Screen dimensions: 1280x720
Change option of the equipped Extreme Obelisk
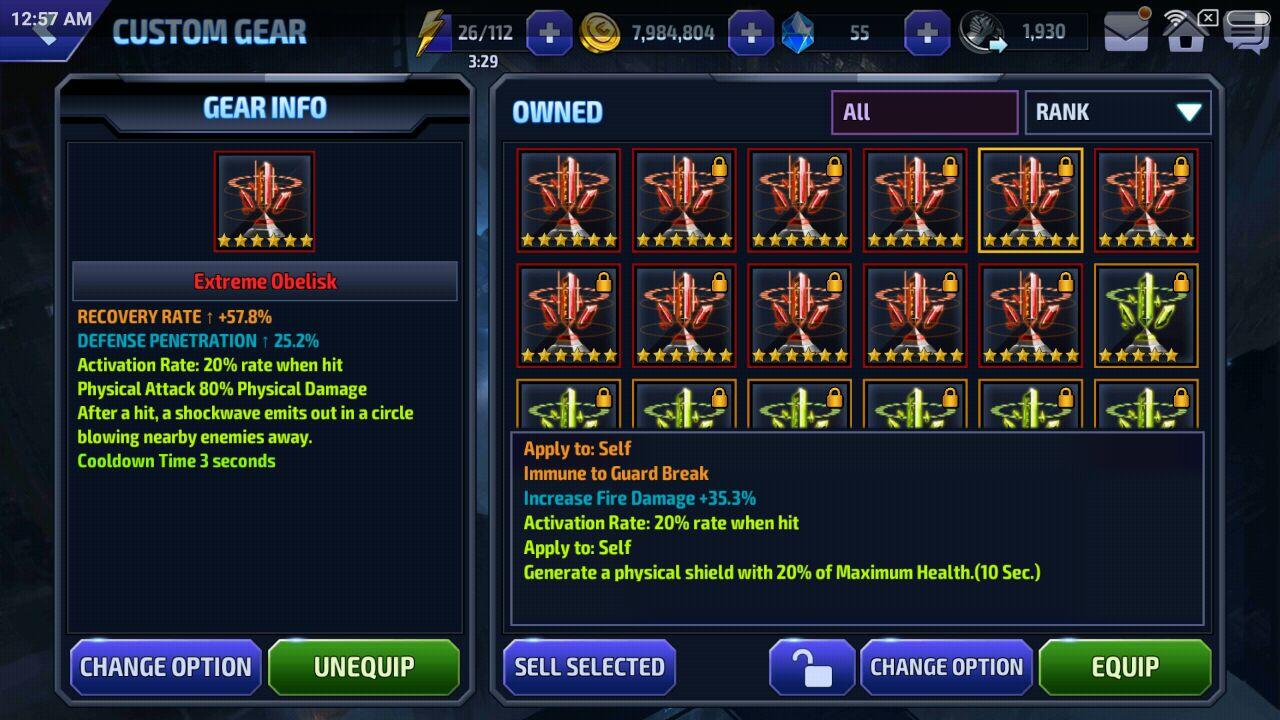166,667
